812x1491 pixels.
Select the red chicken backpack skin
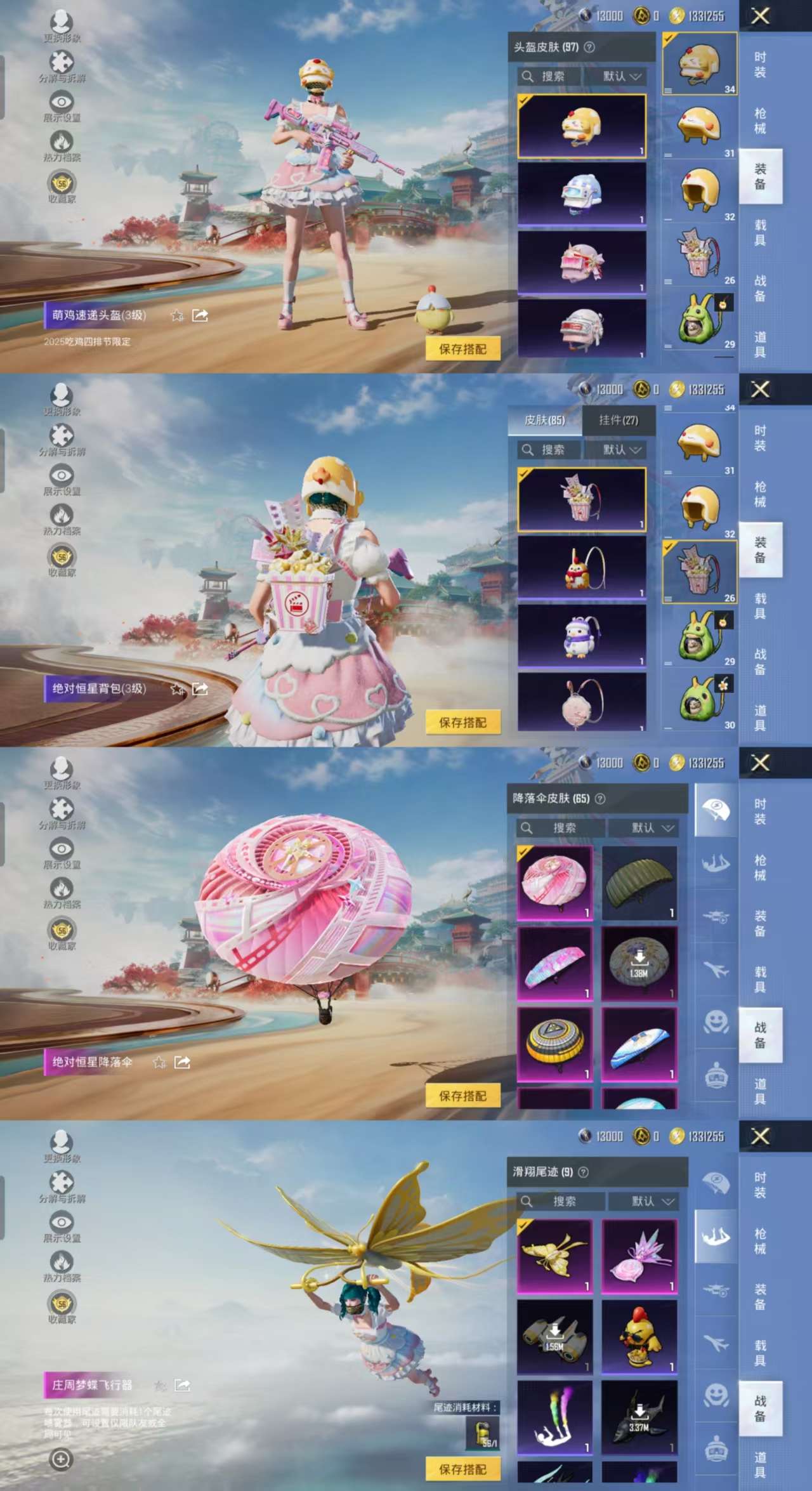tap(582, 568)
